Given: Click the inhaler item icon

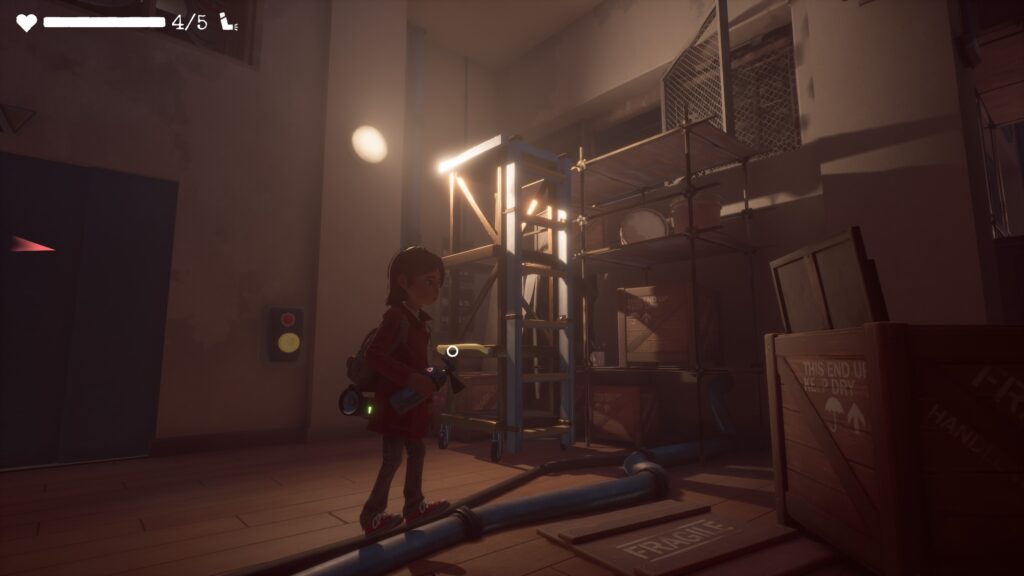Looking at the screenshot, I should click(229, 22).
